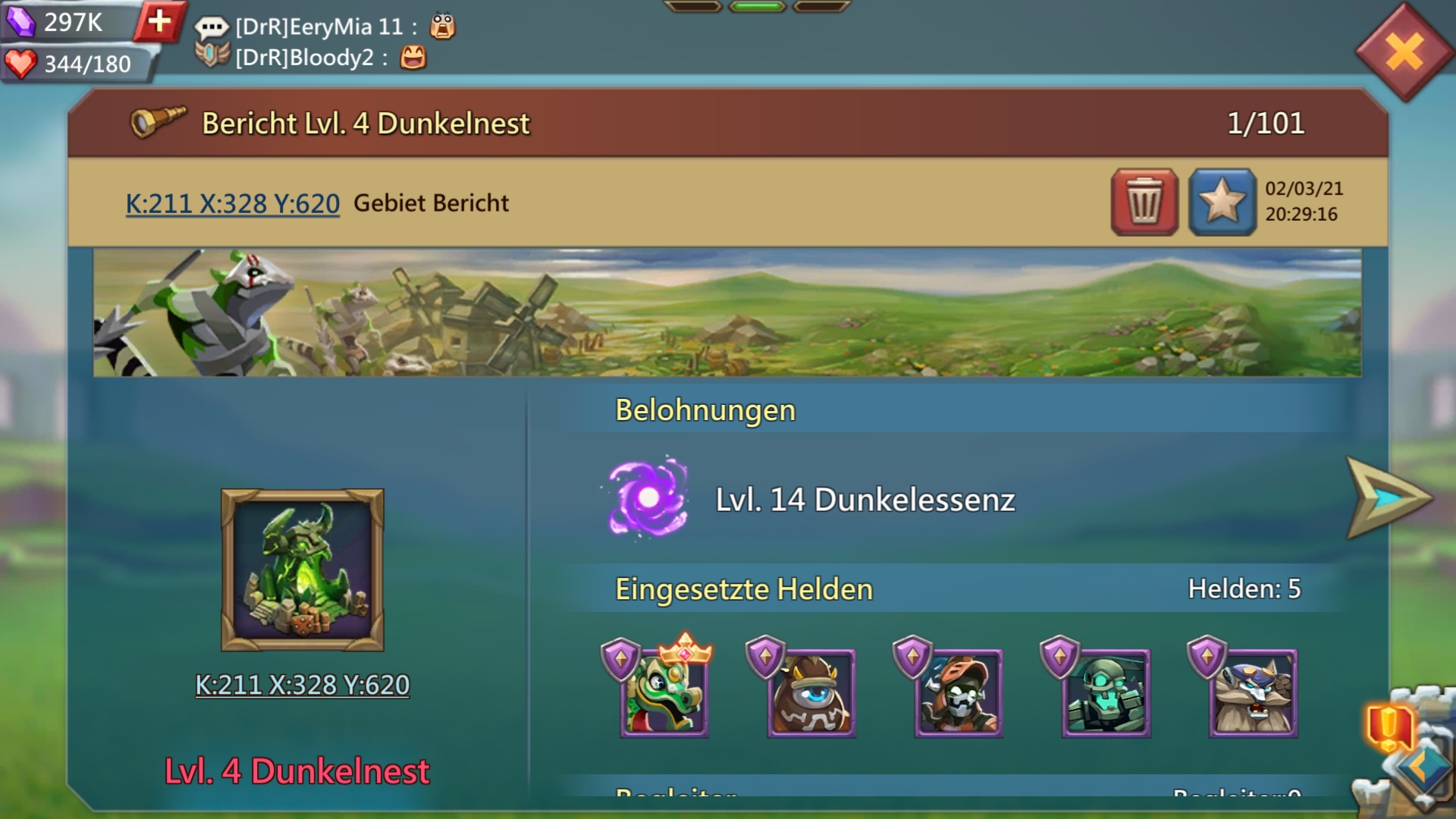The height and width of the screenshot is (819, 1456).
Task: Delete this report with the trash button
Action: click(x=1144, y=202)
